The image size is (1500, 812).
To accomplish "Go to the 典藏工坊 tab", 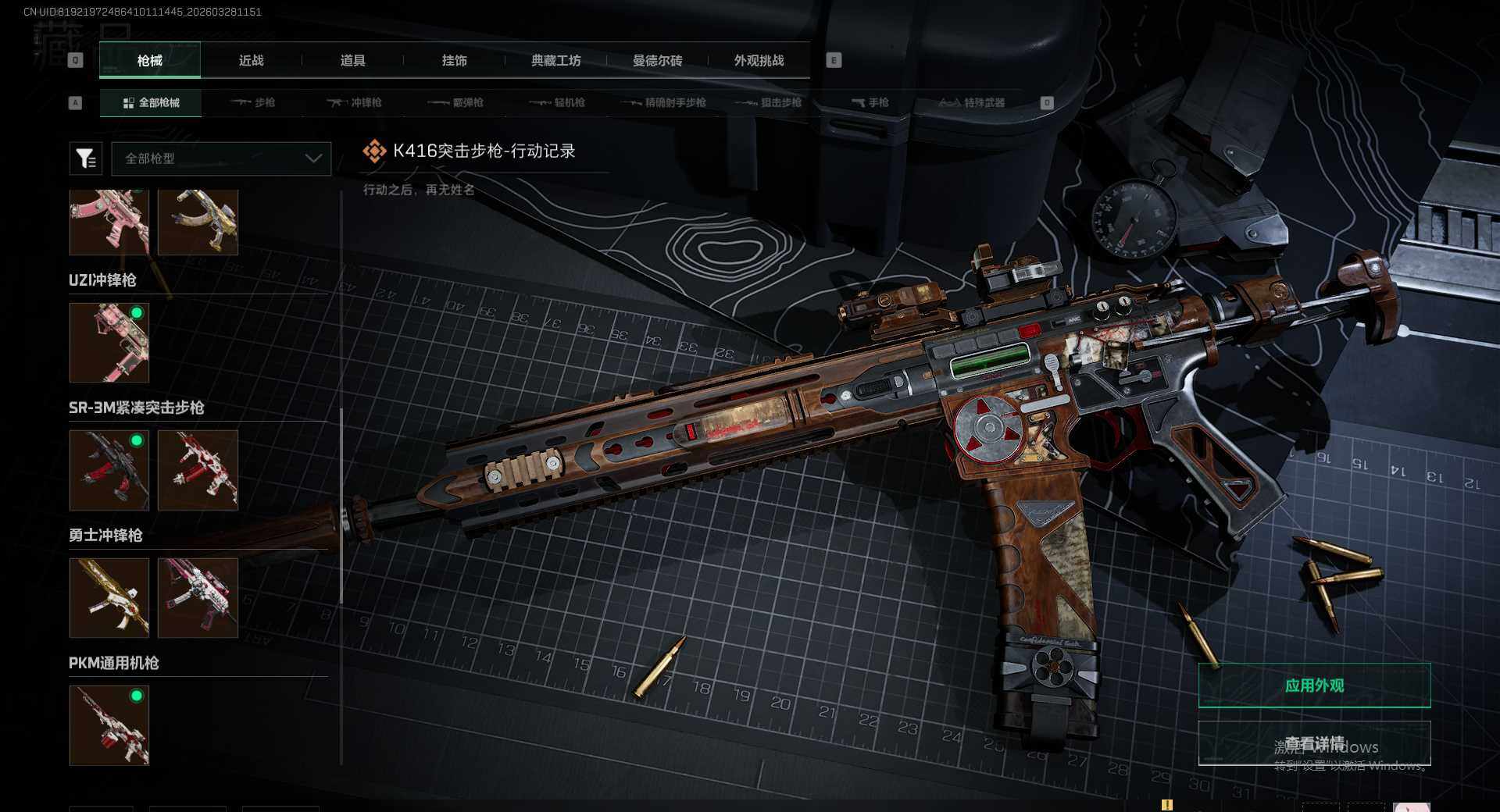I will pyautogui.click(x=555, y=60).
